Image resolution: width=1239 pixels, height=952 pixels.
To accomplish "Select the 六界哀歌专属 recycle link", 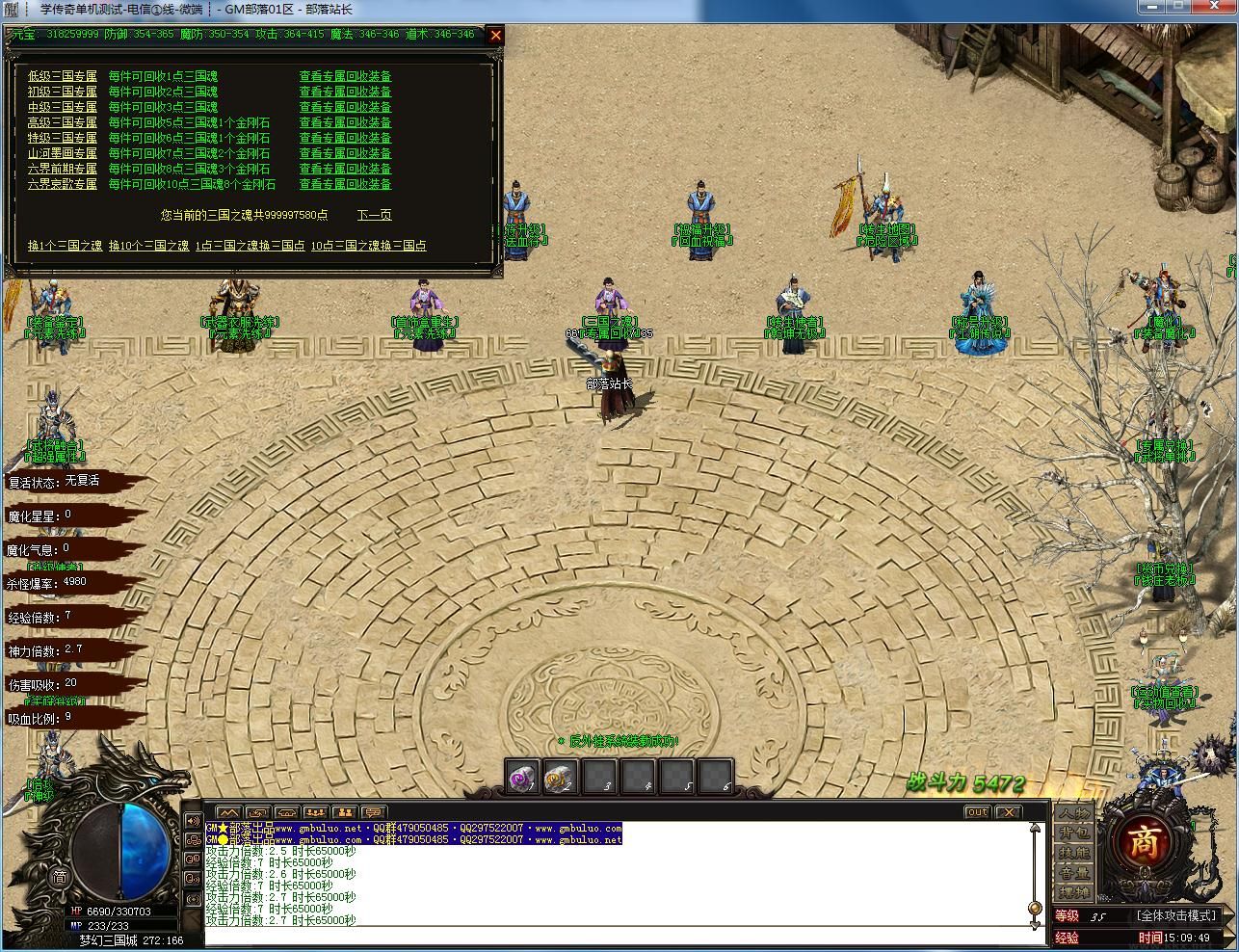I will (x=63, y=184).
